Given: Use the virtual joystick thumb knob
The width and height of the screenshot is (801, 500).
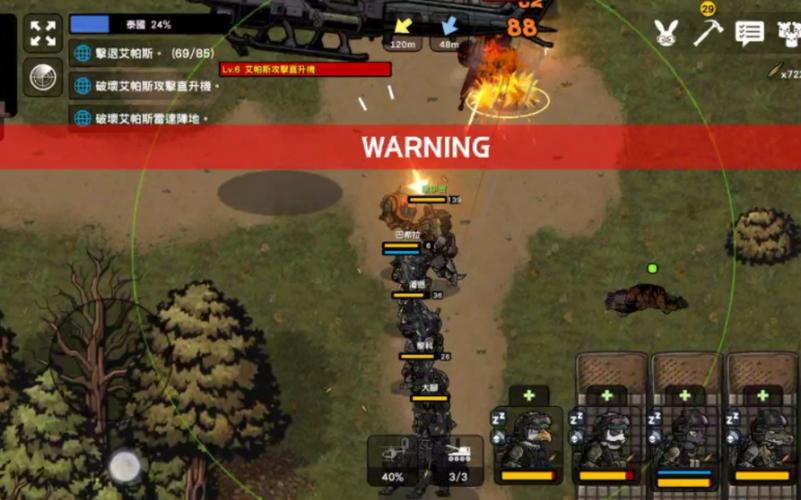Looking at the screenshot, I should 125,465.
